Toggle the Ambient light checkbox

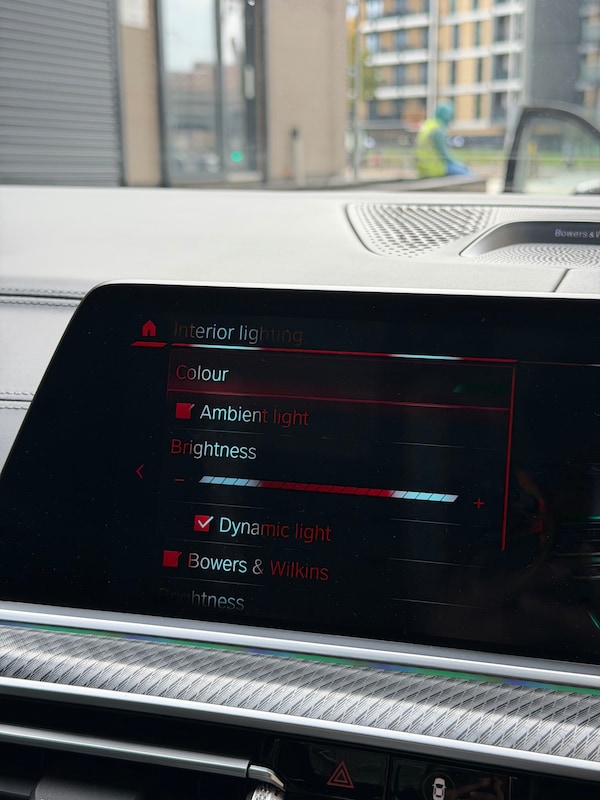pyautogui.click(x=184, y=411)
